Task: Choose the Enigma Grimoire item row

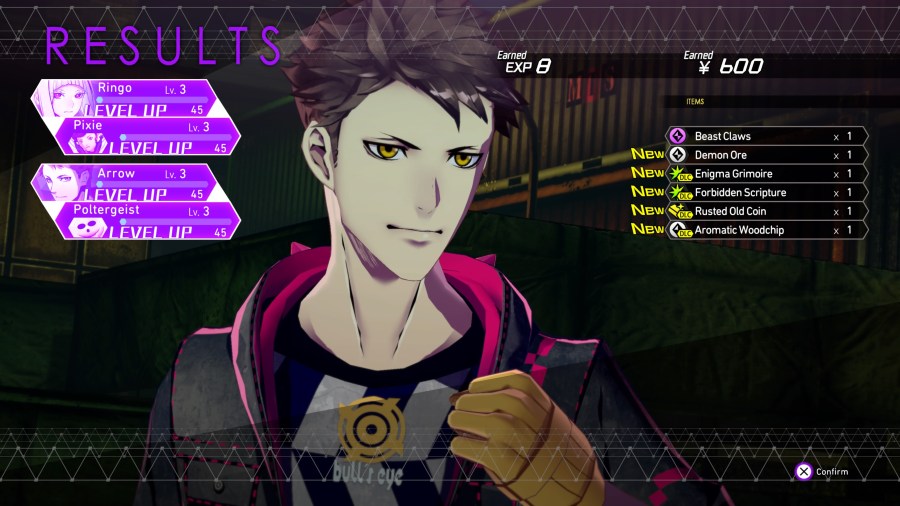Action: point(765,174)
